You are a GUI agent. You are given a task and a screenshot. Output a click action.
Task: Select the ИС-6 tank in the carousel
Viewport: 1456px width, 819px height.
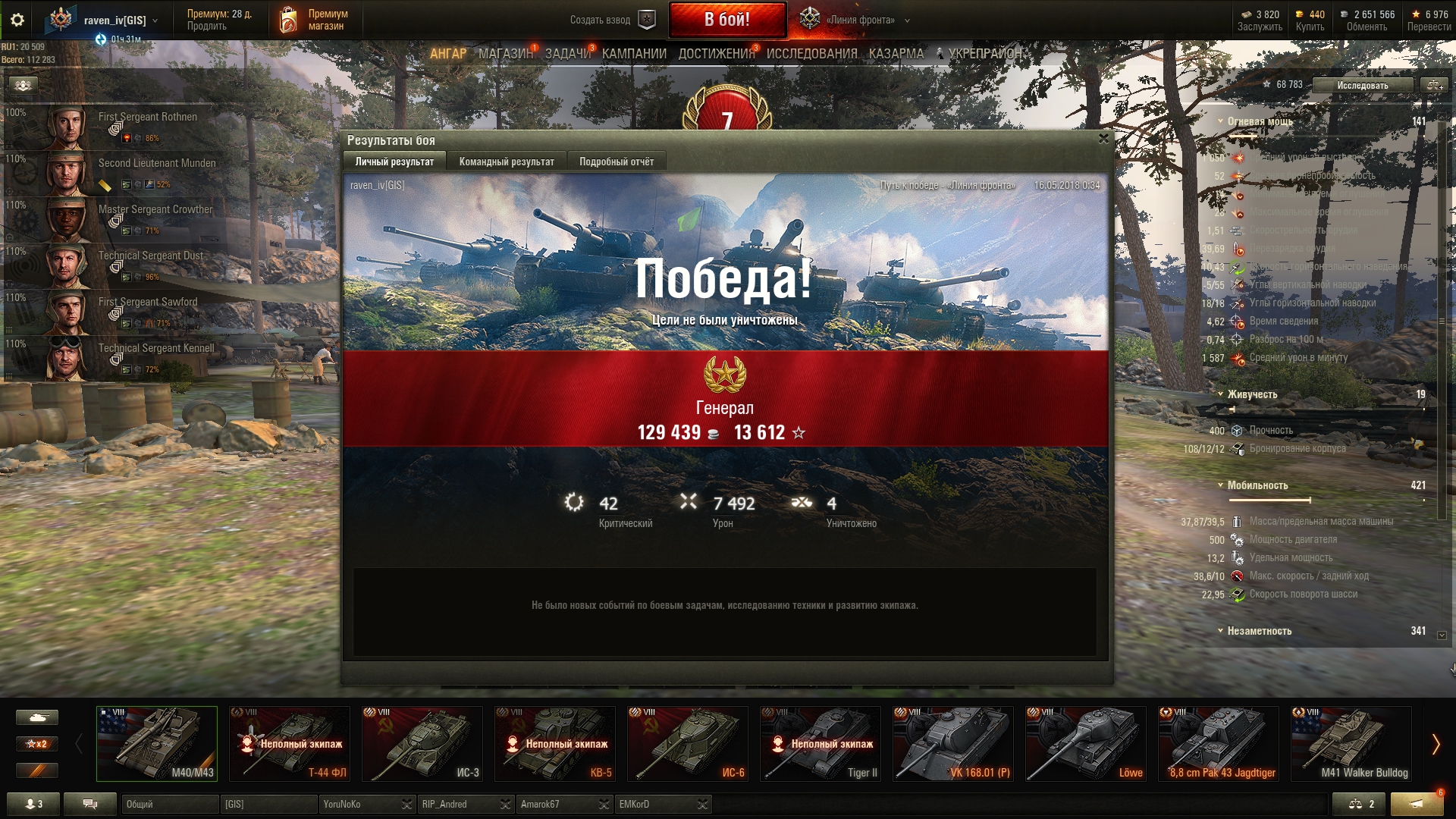pyautogui.click(x=688, y=744)
